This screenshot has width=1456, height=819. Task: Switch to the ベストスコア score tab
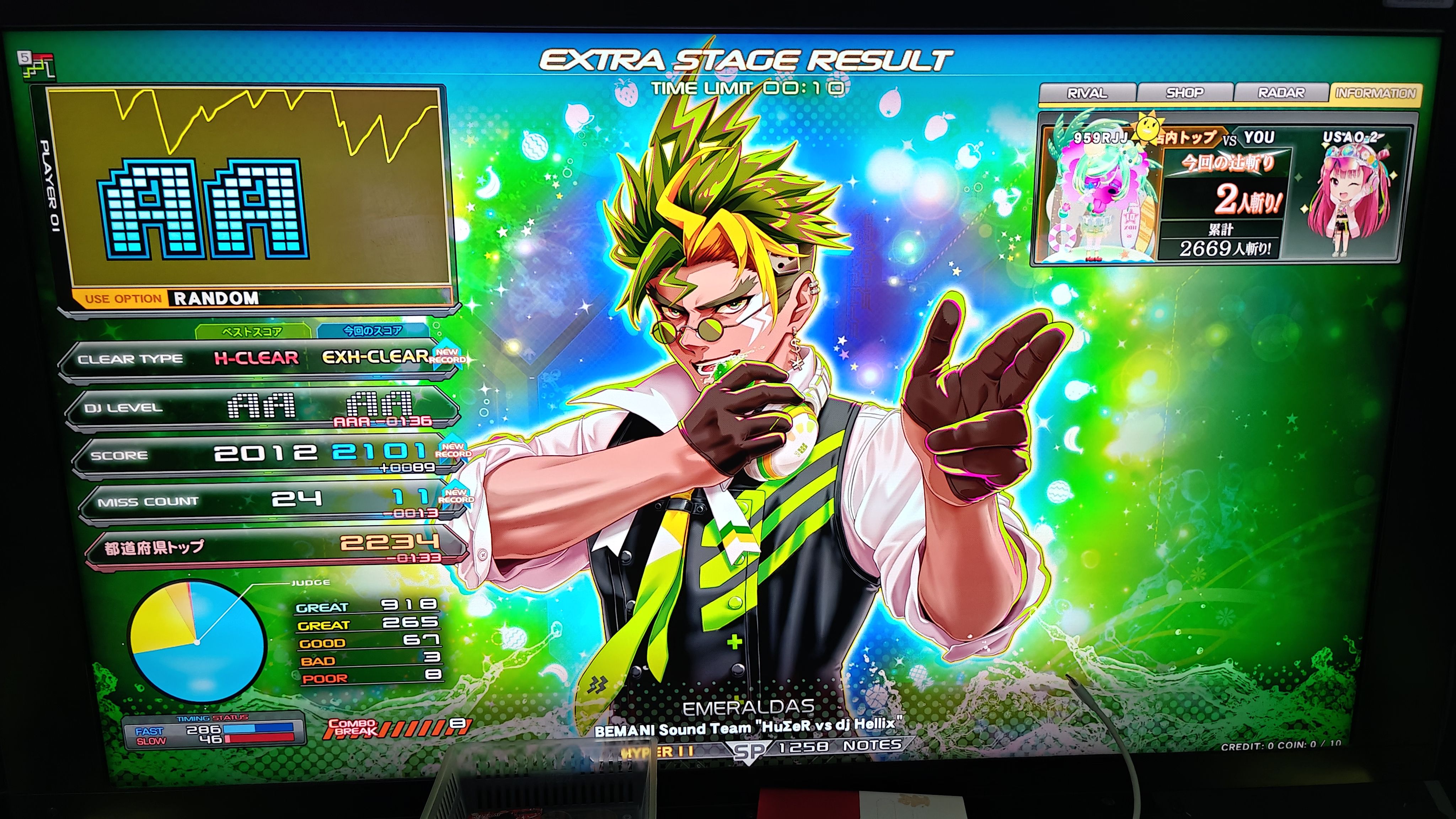[x=252, y=332]
